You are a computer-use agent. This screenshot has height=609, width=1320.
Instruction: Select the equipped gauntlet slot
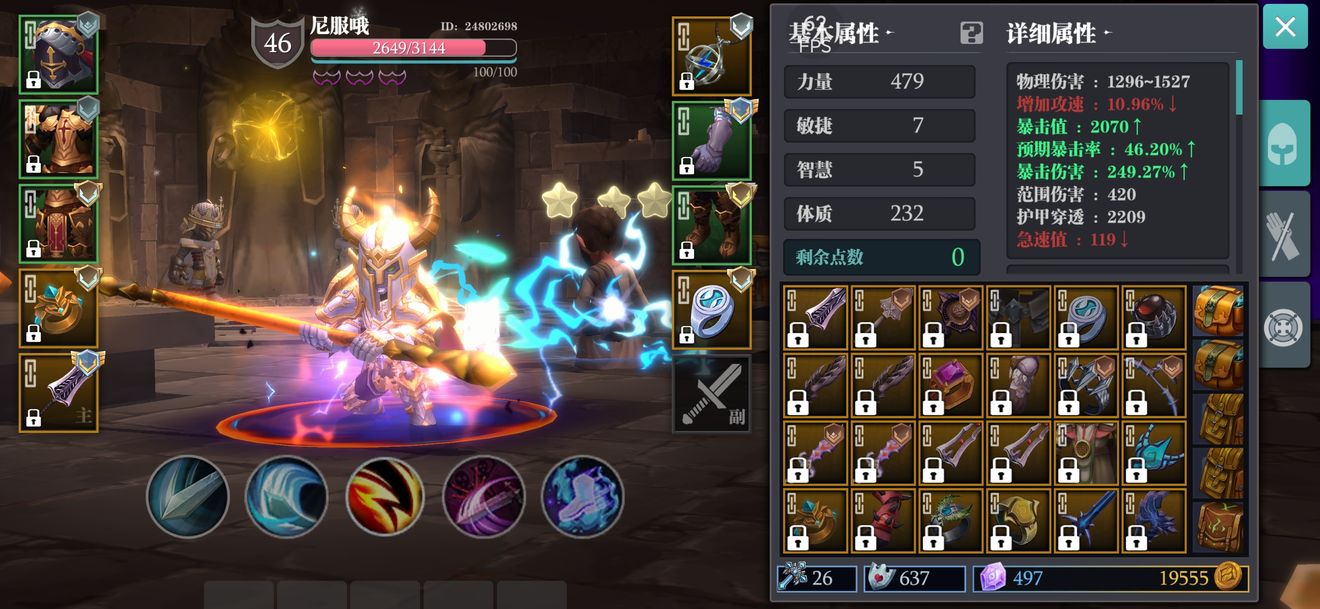(711, 140)
